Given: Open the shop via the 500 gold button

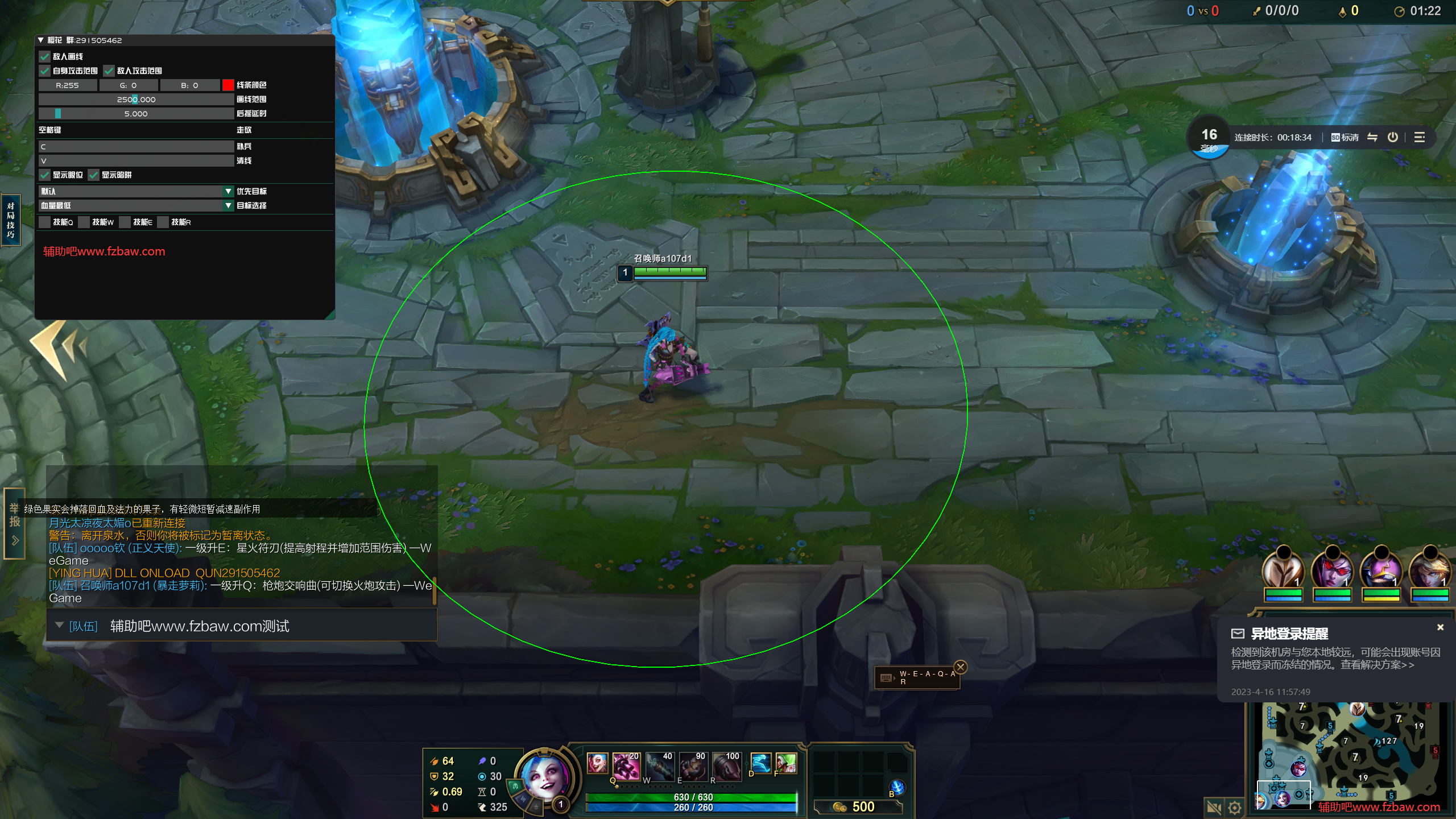Looking at the screenshot, I should [x=858, y=806].
